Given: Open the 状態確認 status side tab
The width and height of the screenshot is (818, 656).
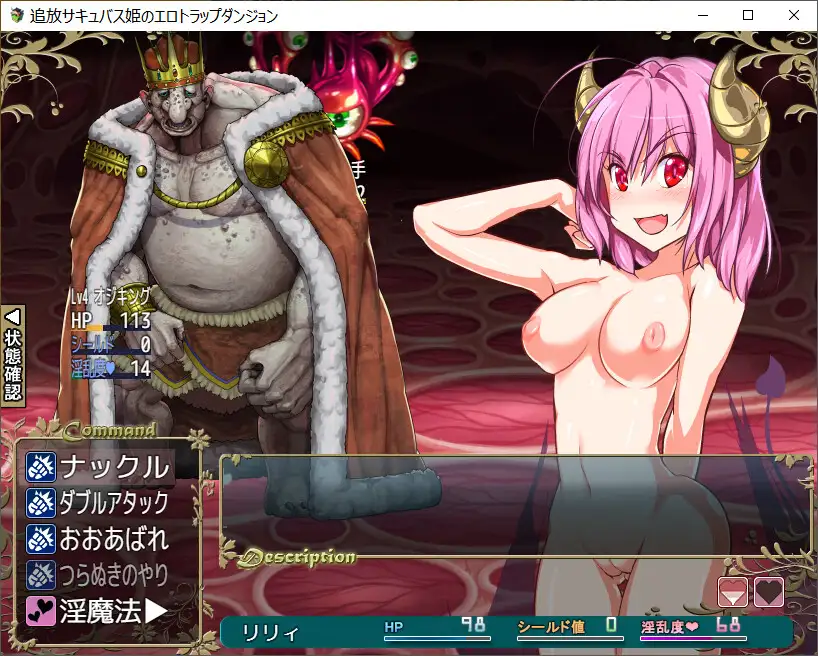Looking at the screenshot, I should [13, 353].
